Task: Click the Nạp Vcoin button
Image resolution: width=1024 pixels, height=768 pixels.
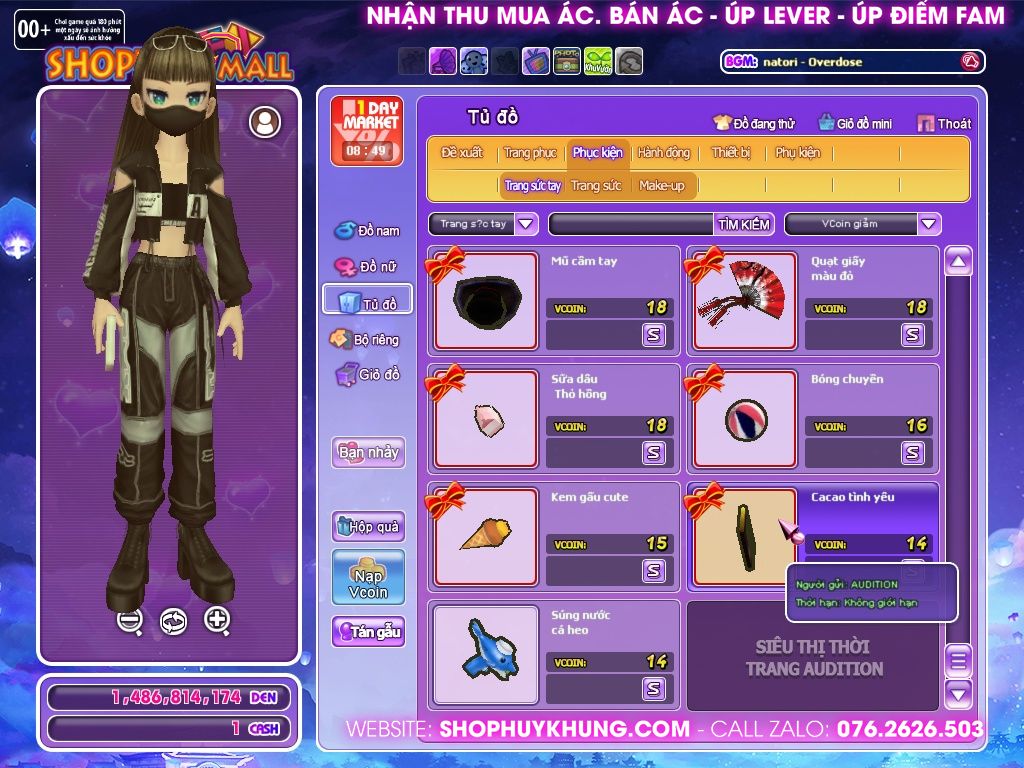Action: (x=368, y=577)
